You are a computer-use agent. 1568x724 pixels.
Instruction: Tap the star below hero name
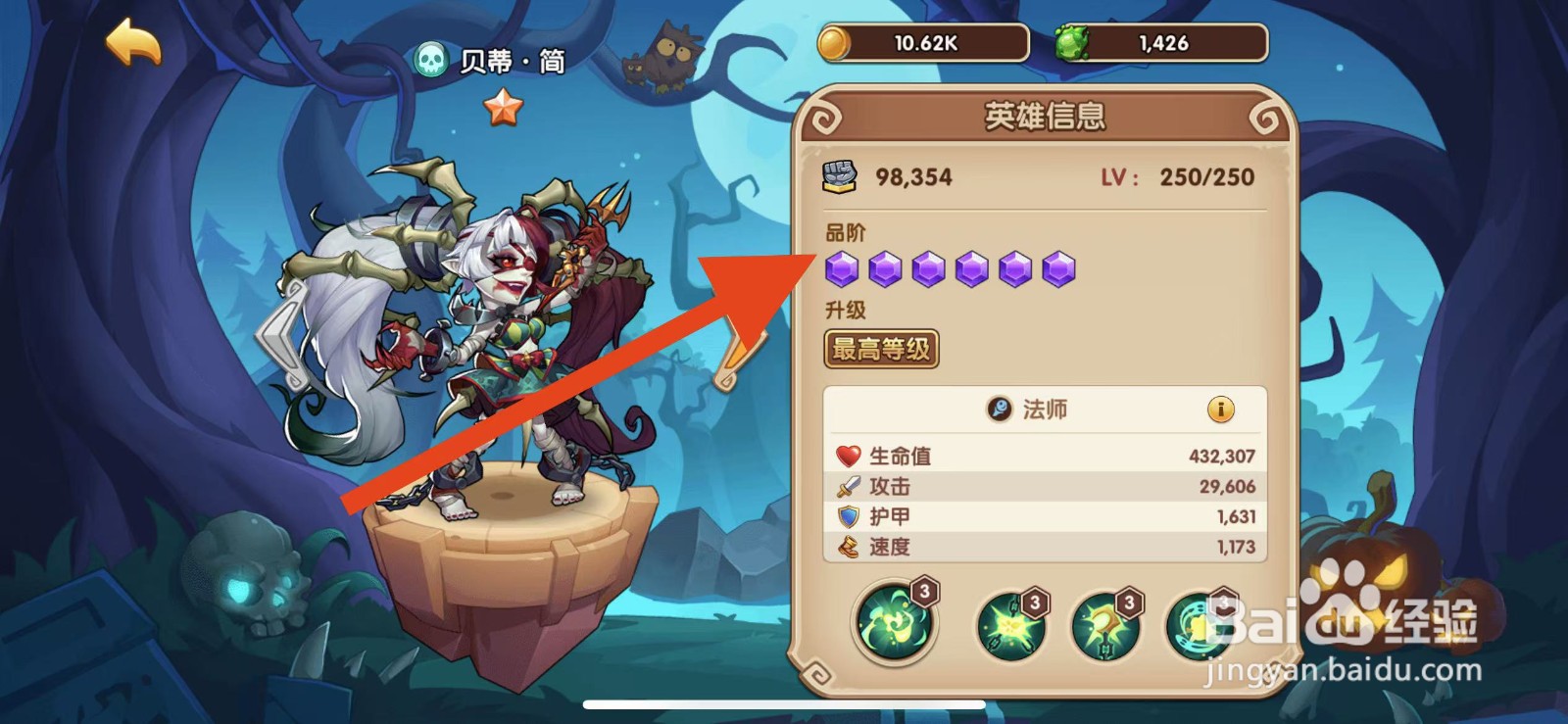505,104
